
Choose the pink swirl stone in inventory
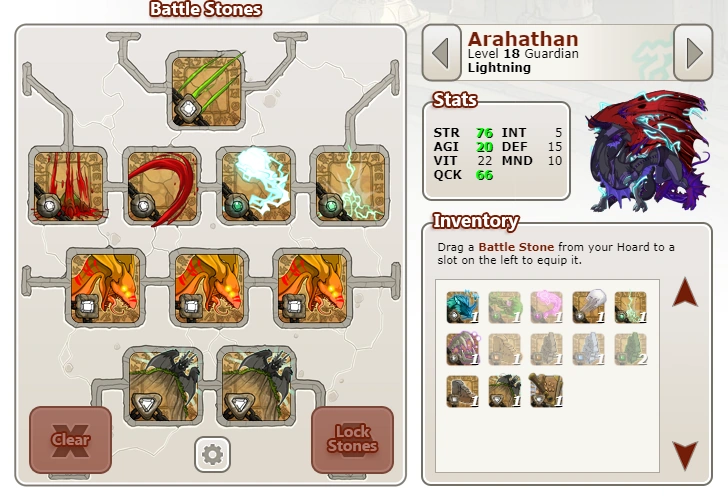[x=546, y=307]
